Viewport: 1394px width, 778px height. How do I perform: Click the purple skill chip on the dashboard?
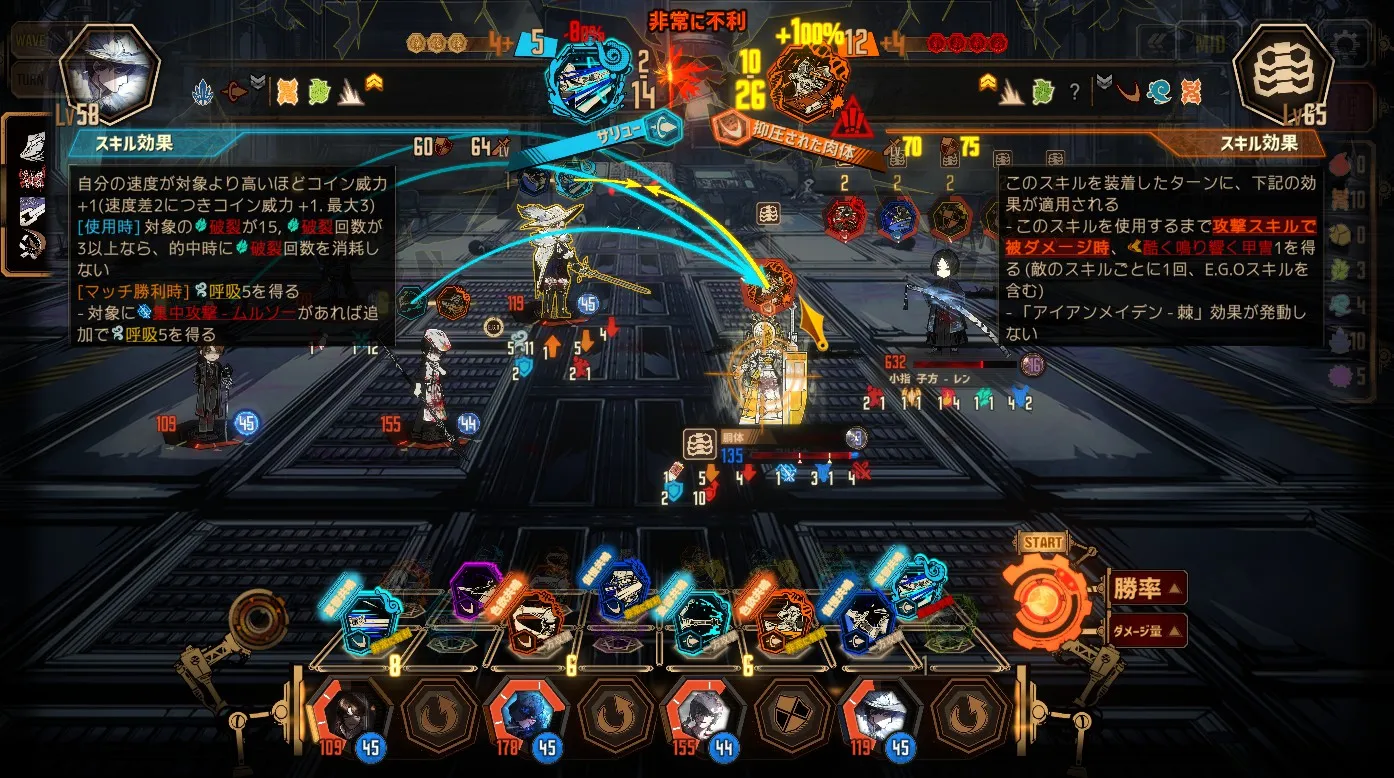[475, 591]
